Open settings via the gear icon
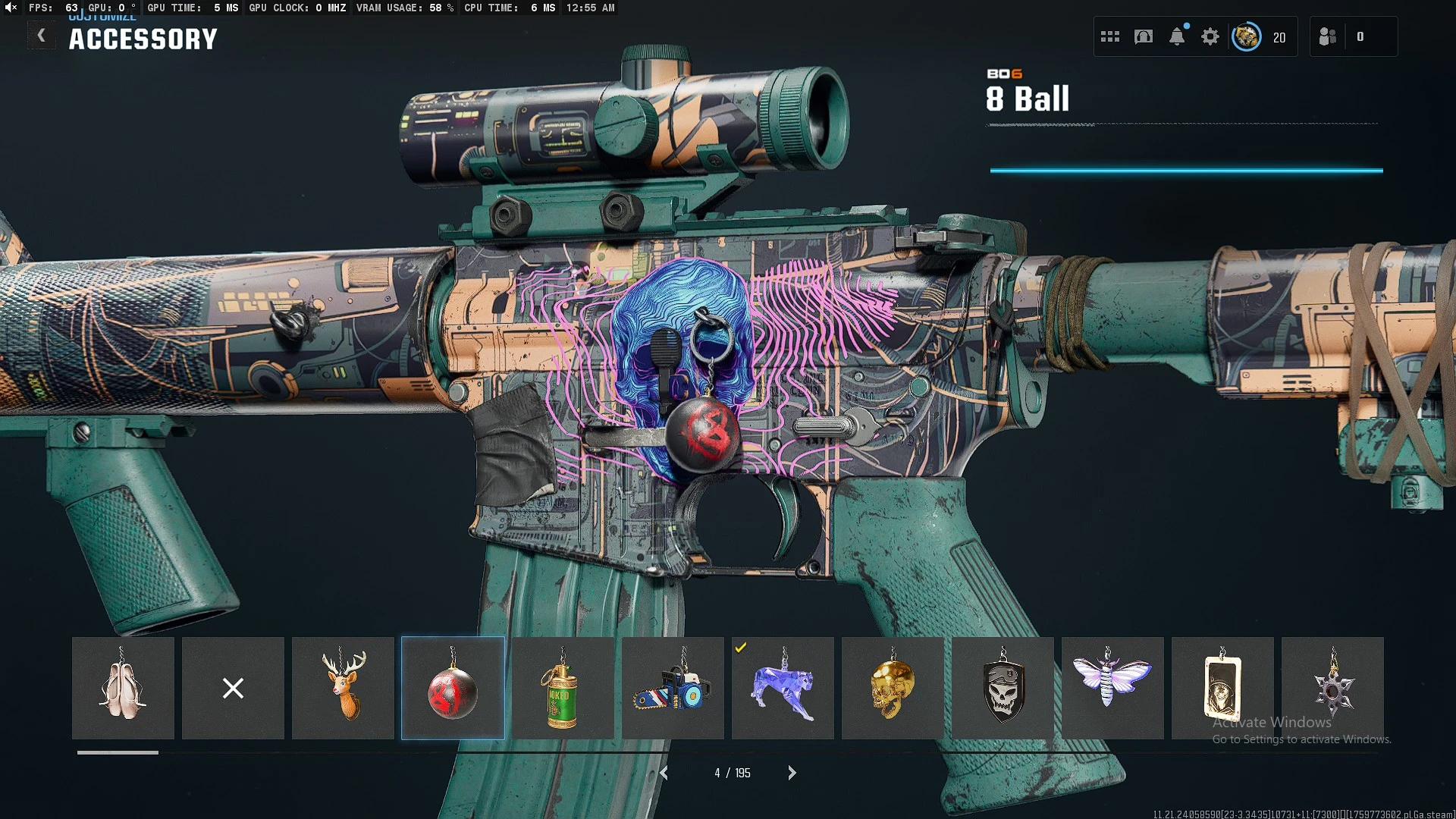This screenshot has width=1456, height=819. (1210, 36)
